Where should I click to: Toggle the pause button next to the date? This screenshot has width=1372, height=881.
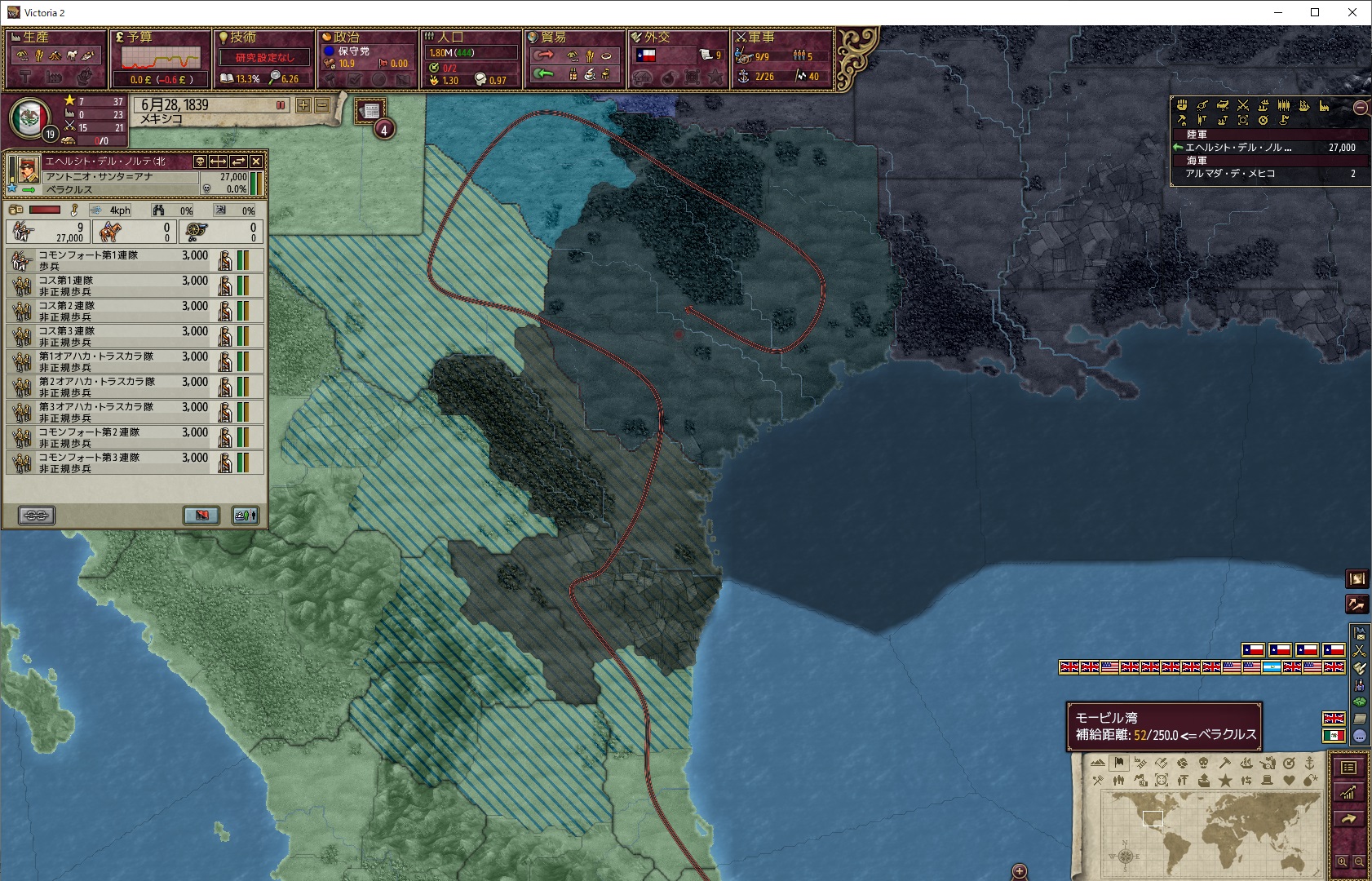[x=281, y=104]
